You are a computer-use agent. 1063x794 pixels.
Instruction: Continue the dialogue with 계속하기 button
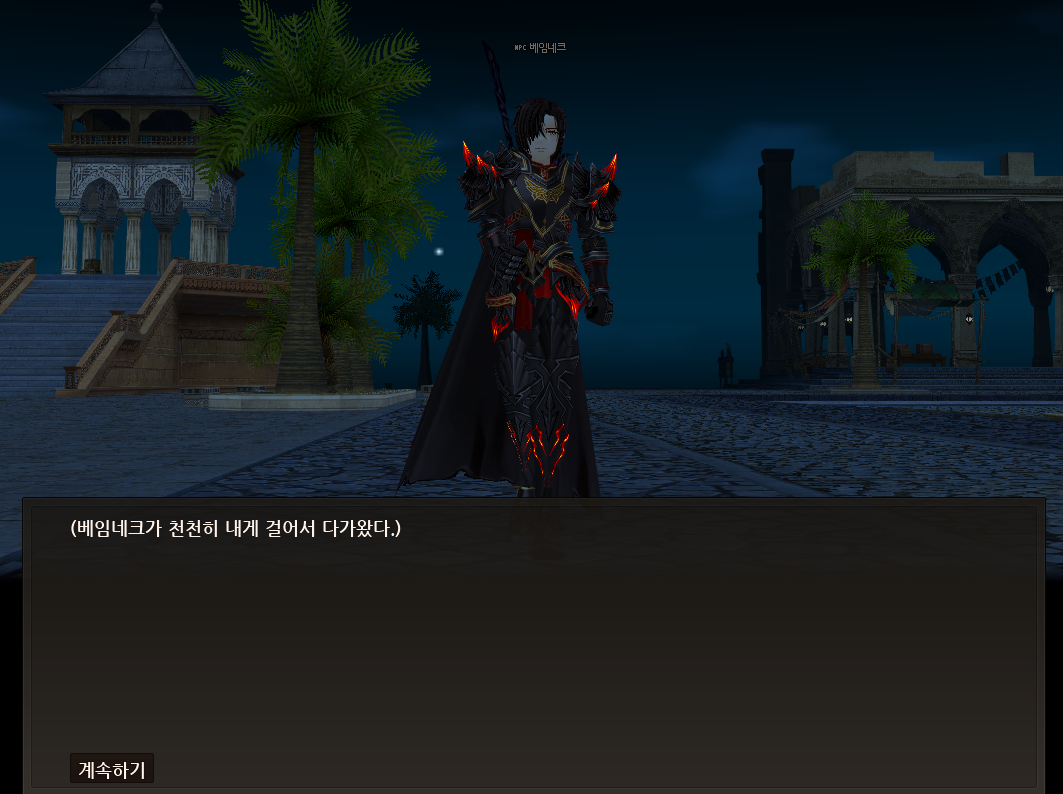pyautogui.click(x=112, y=769)
